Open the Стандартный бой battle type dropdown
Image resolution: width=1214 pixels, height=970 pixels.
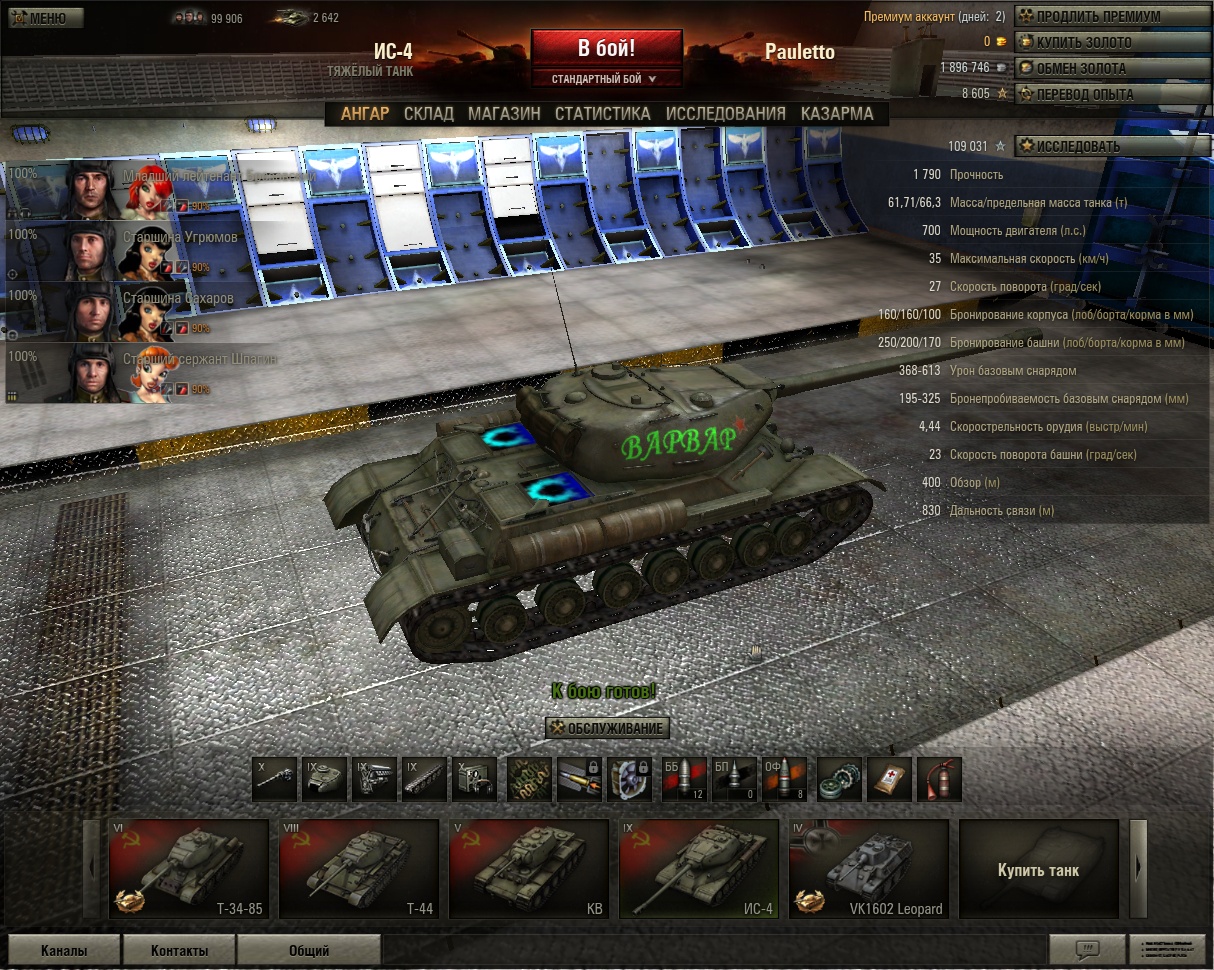click(606, 78)
